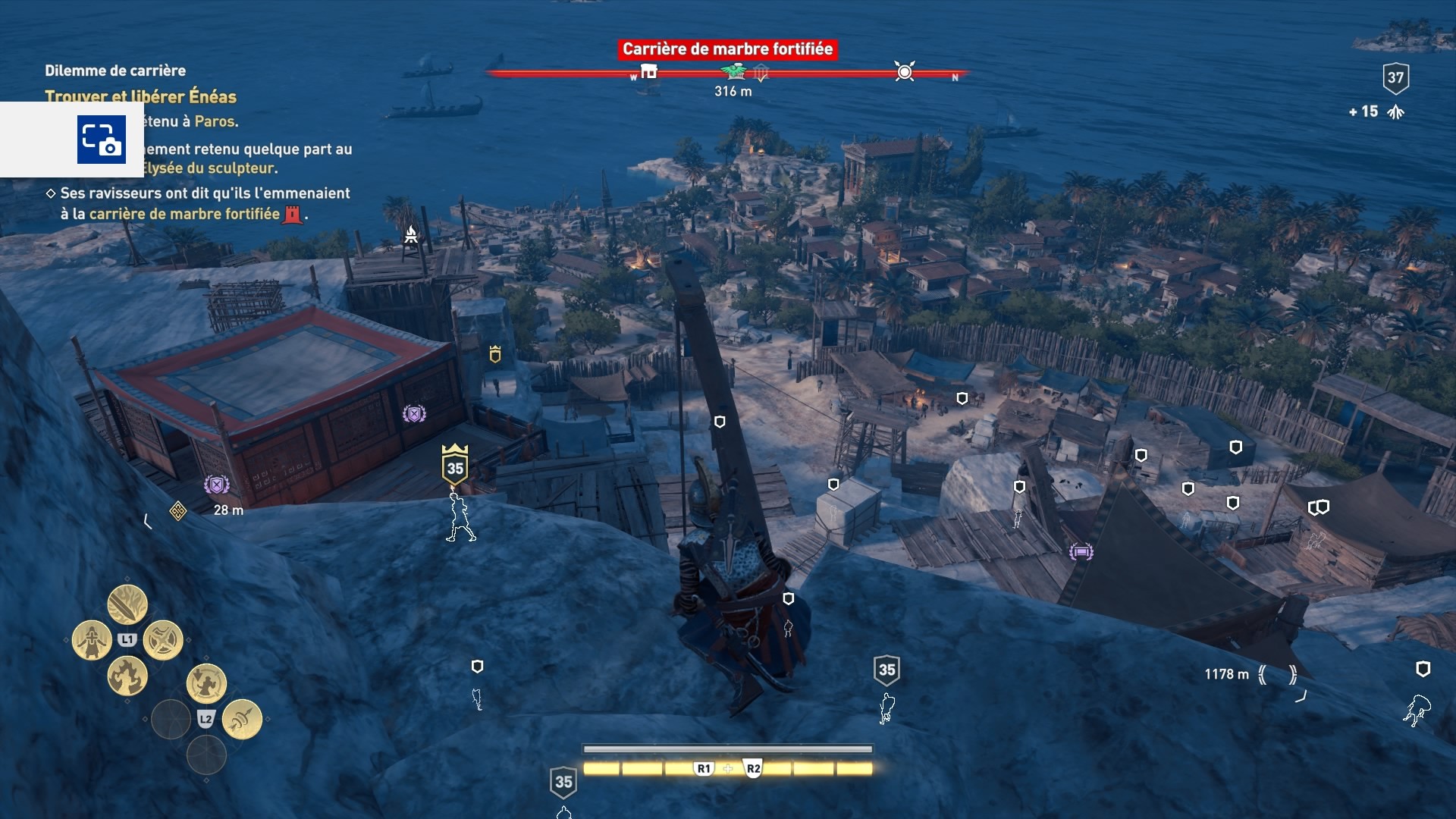Click the Carrière de marbre fortifiée location banner
Screen dimensions: 1456x819
click(727, 49)
